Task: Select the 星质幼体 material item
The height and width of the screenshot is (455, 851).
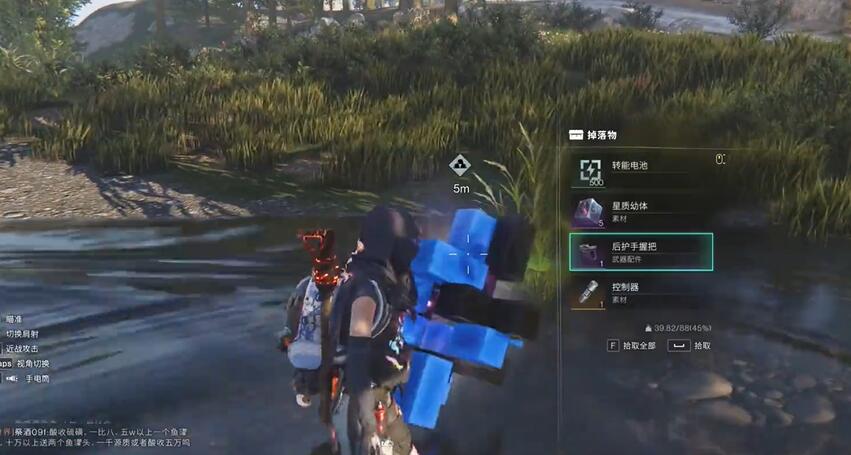Action: tap(640, 211)
